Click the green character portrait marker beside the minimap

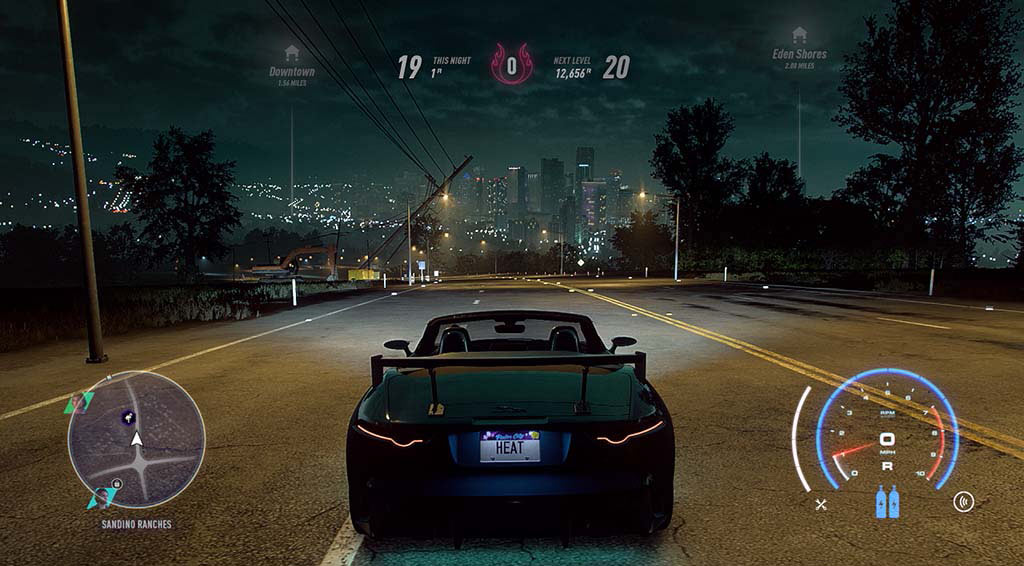[76, 402]
